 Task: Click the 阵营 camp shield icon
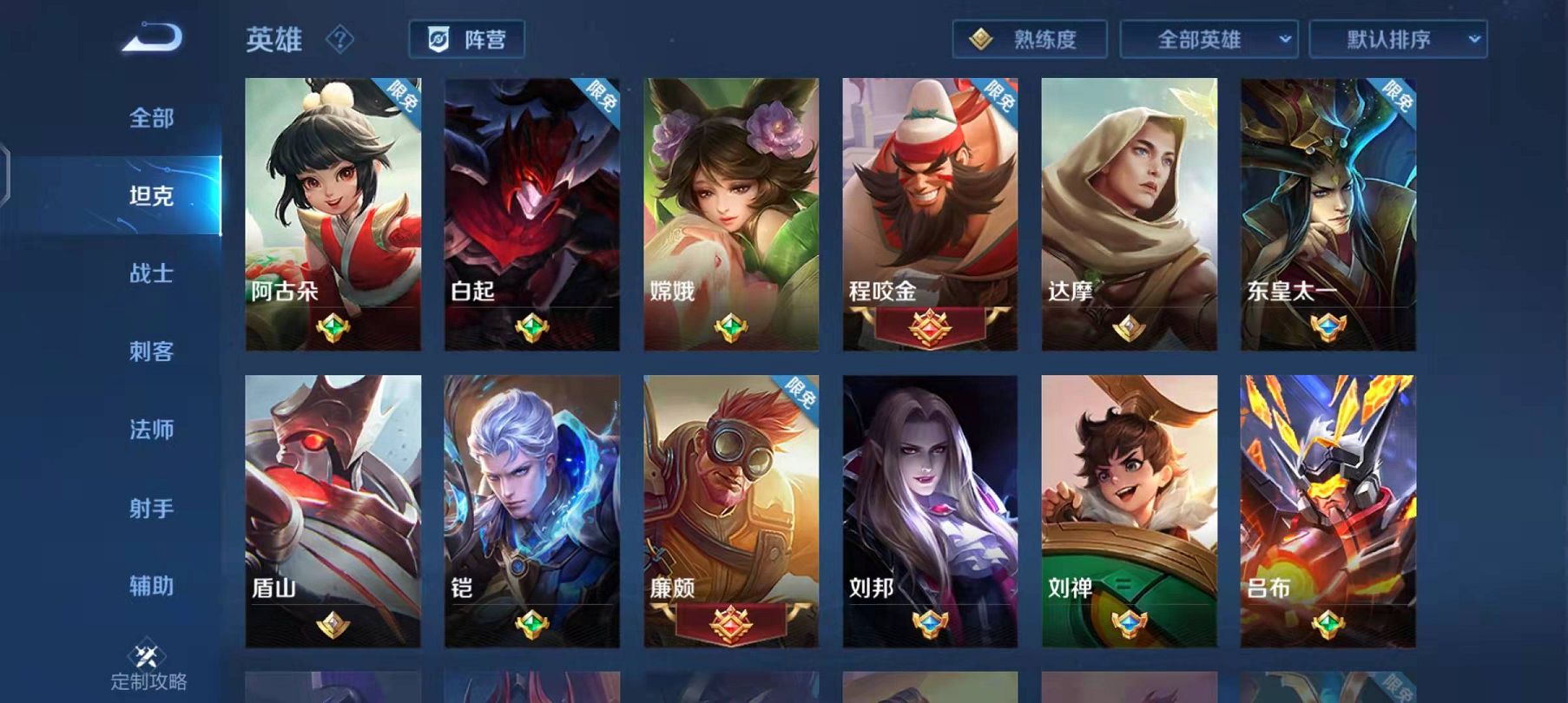(438, 38)
